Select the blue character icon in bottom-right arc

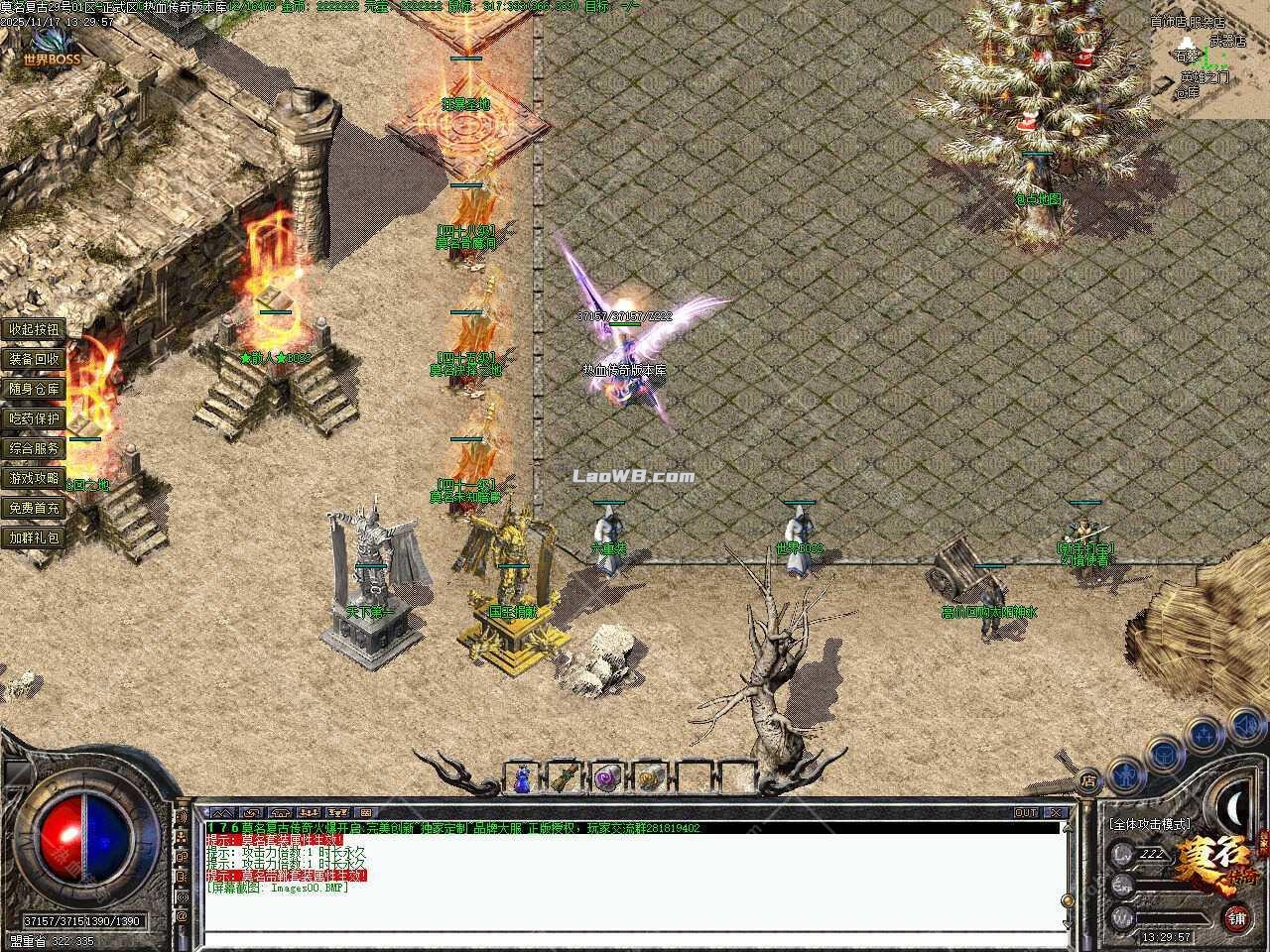click(1125, 773)
